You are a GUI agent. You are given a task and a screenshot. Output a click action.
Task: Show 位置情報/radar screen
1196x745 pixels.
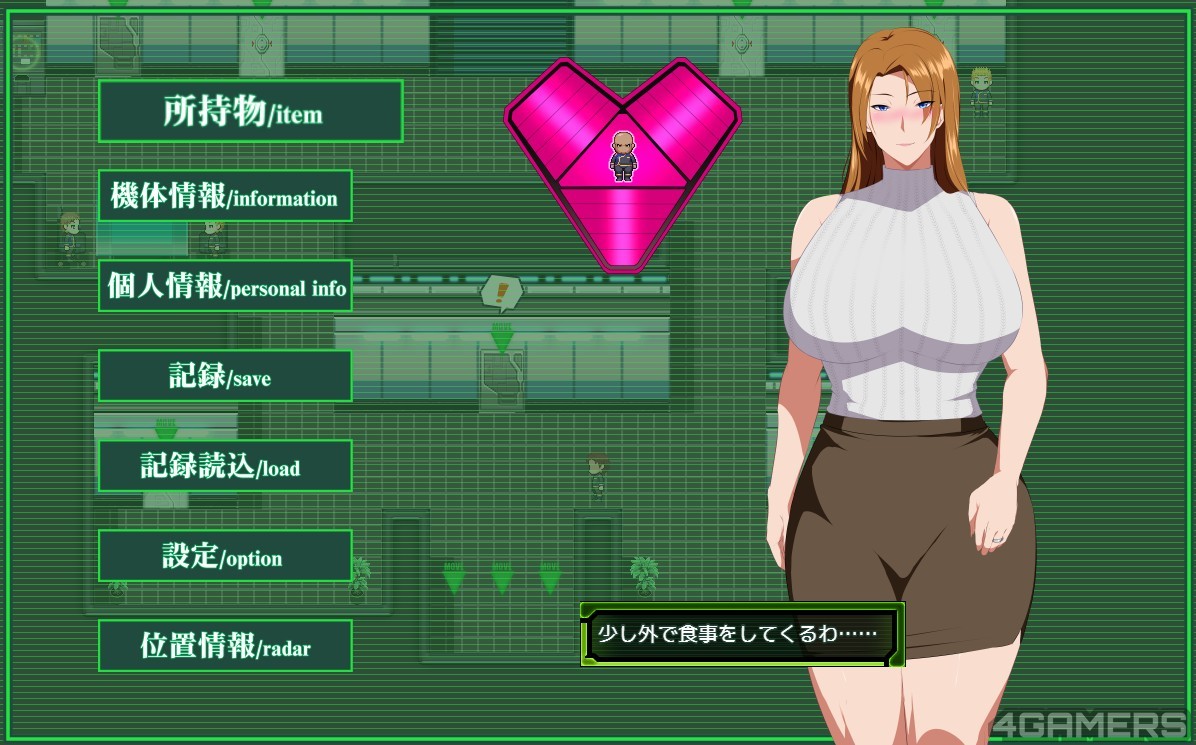(x=225, y=646)
